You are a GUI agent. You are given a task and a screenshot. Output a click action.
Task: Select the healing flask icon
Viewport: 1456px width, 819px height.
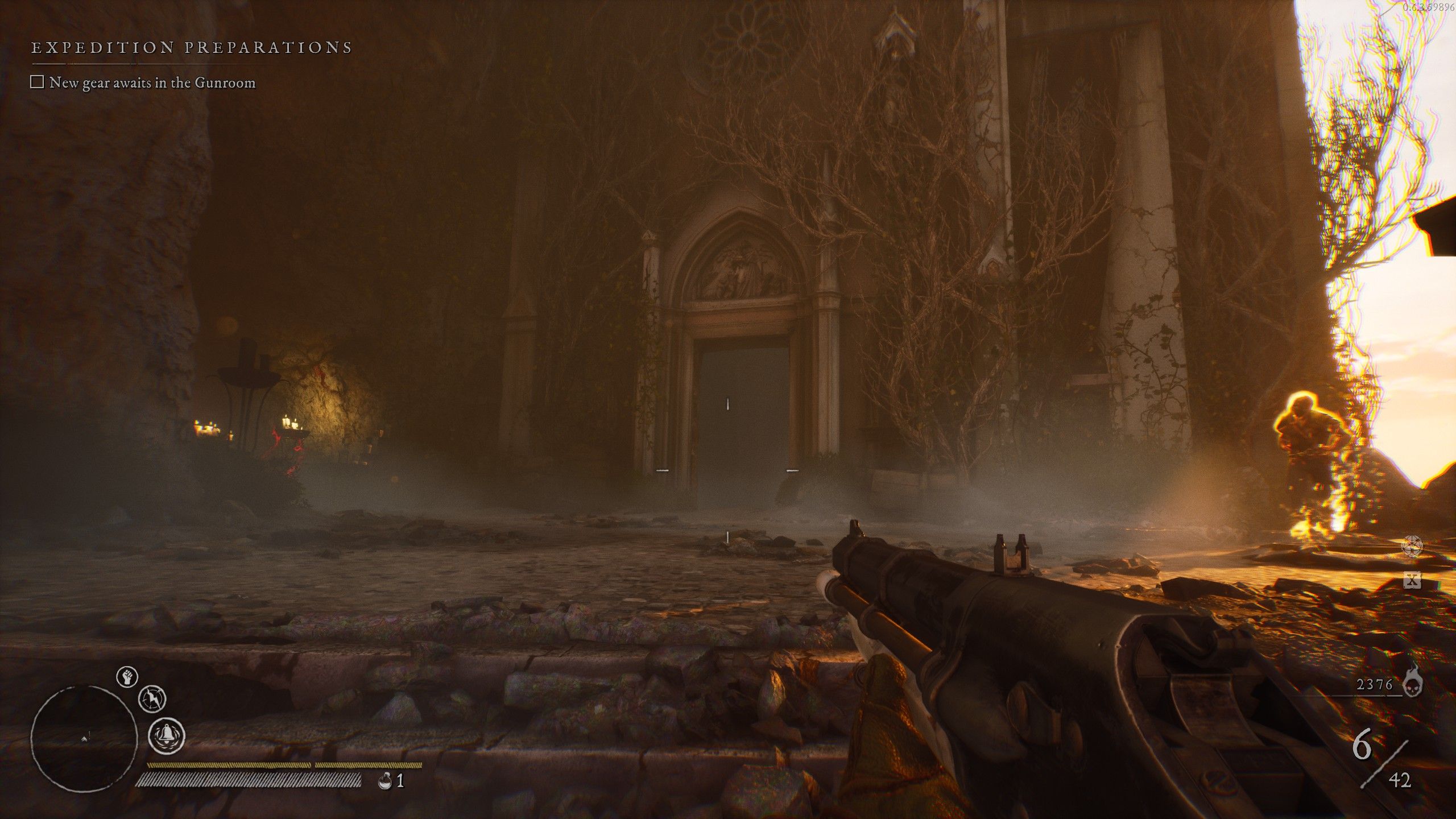point(385,781)
